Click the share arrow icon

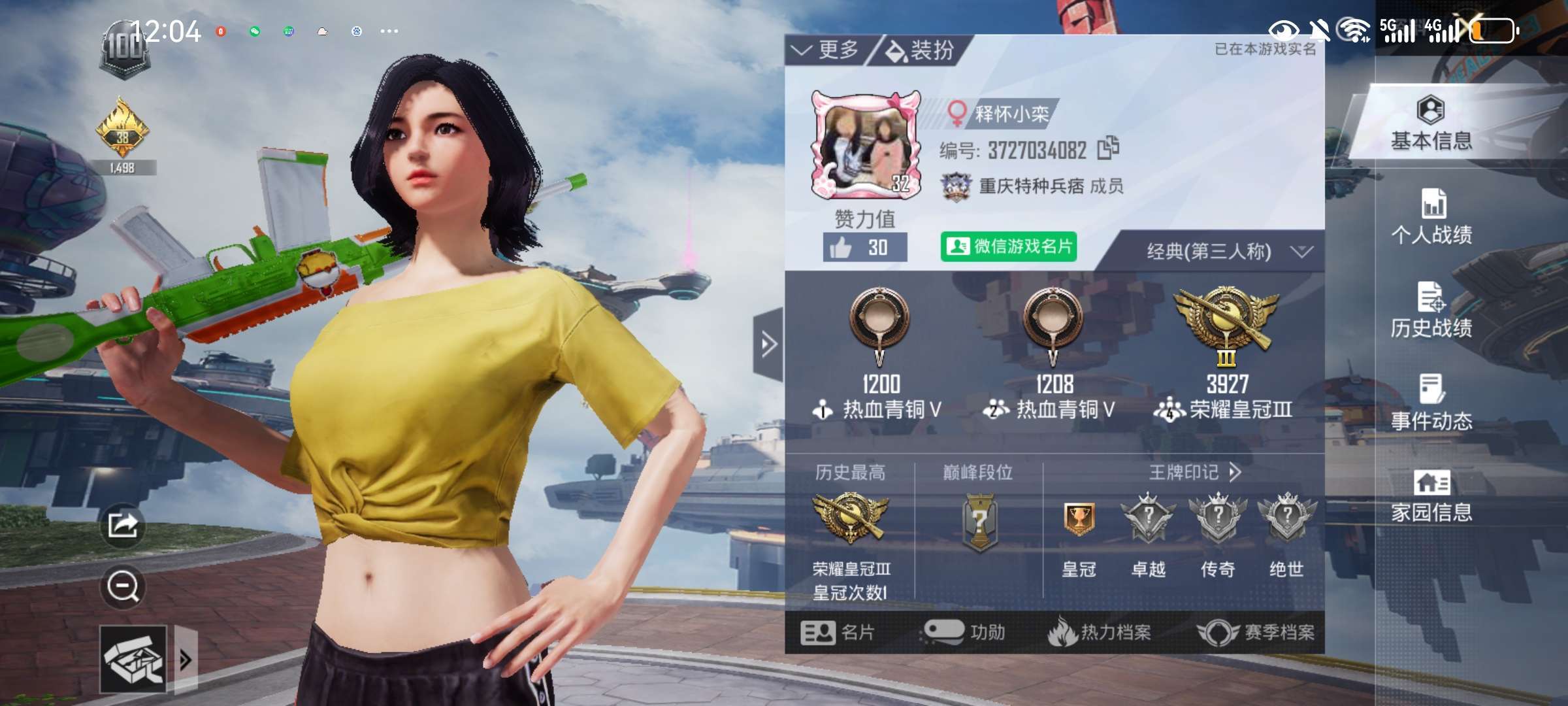pyautogui.click(x=123, y=525)
